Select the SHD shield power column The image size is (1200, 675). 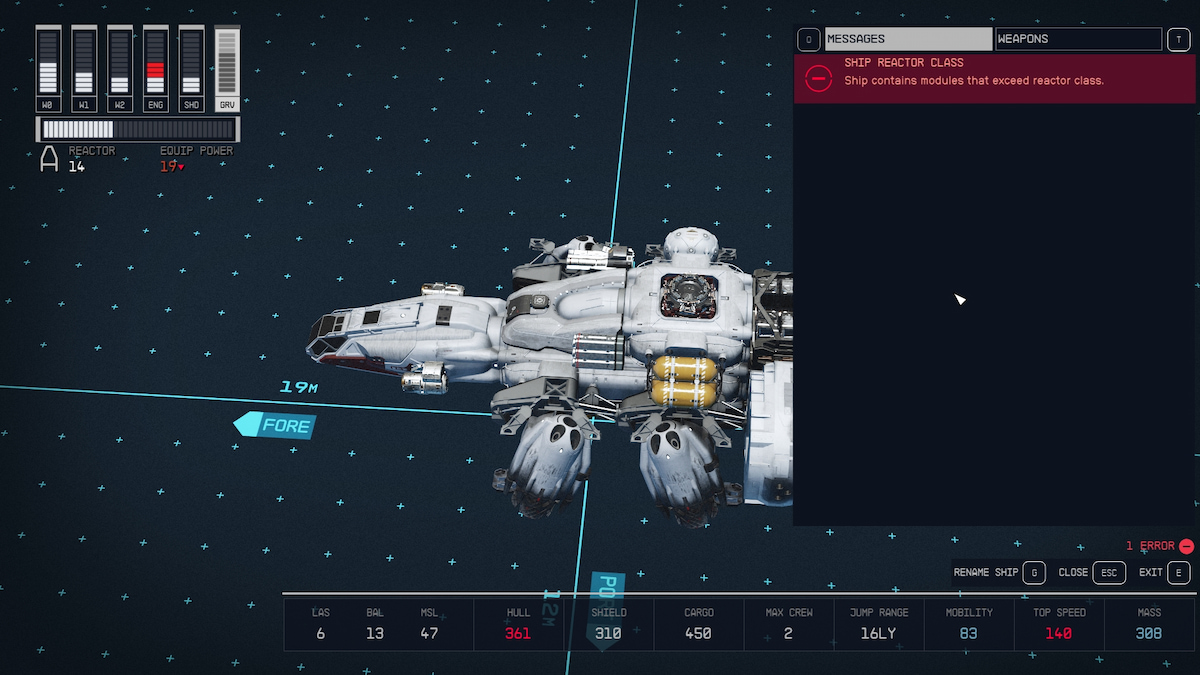191,68
